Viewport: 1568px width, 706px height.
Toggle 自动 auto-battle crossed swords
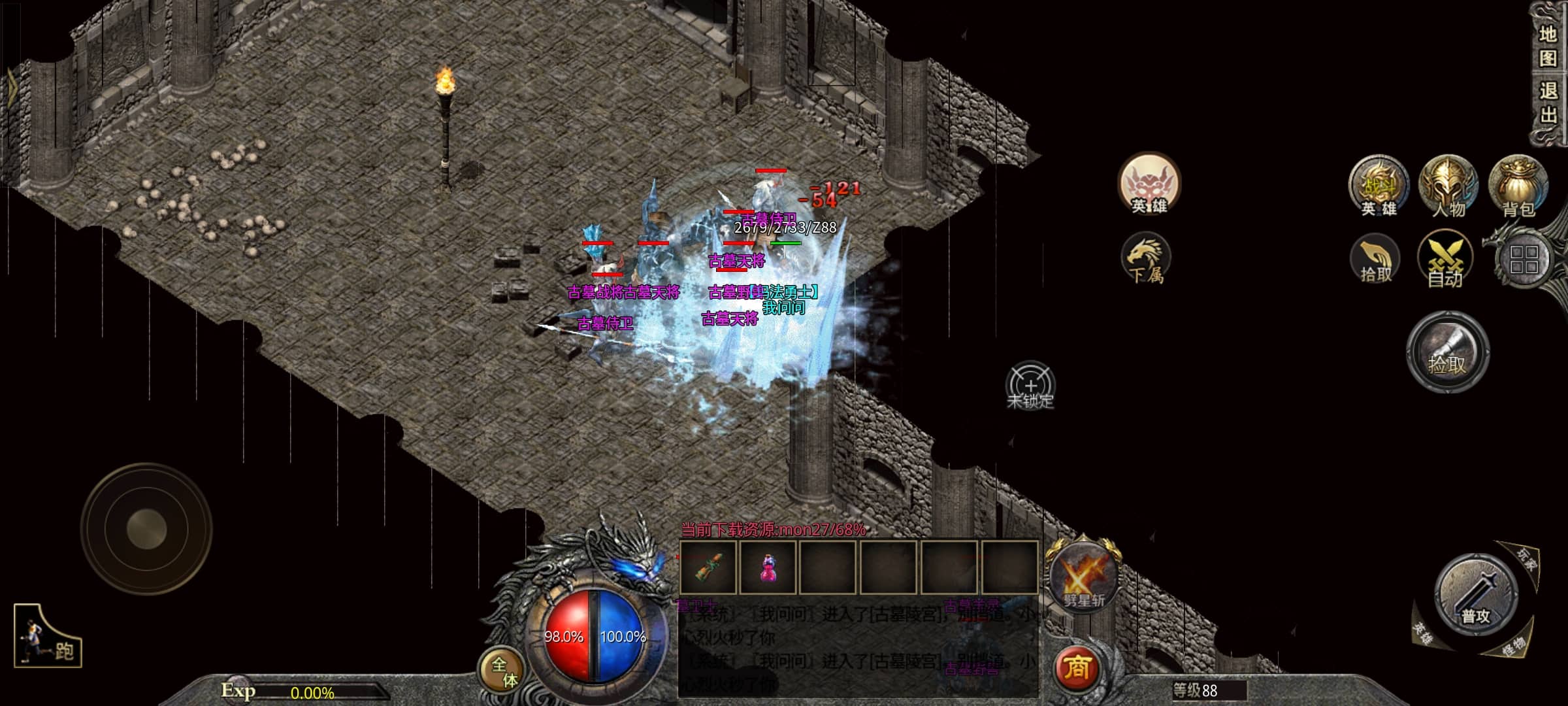(x=1445, y=260)
